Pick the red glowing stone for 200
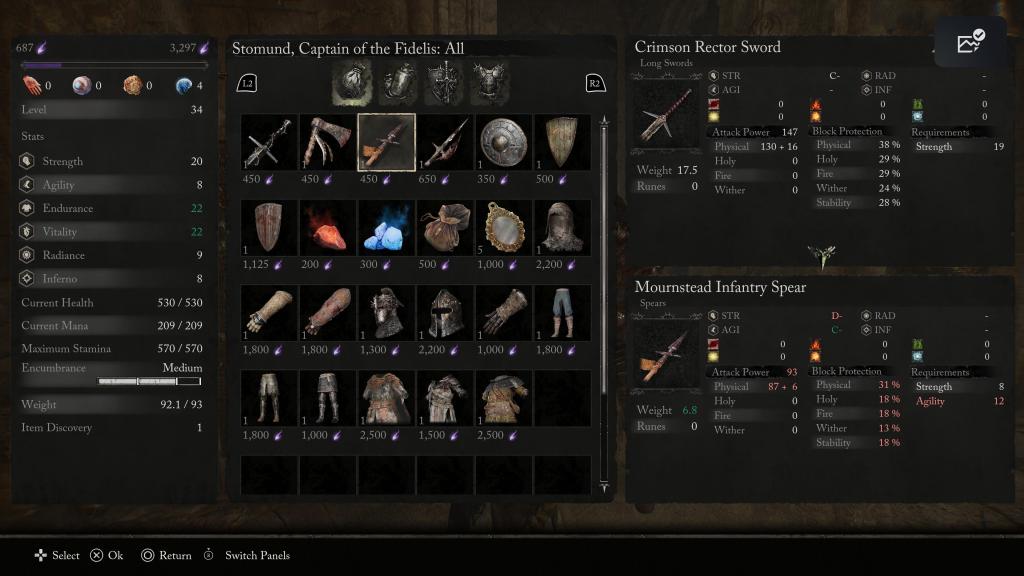1024x576 pixels. coord(328,227)
